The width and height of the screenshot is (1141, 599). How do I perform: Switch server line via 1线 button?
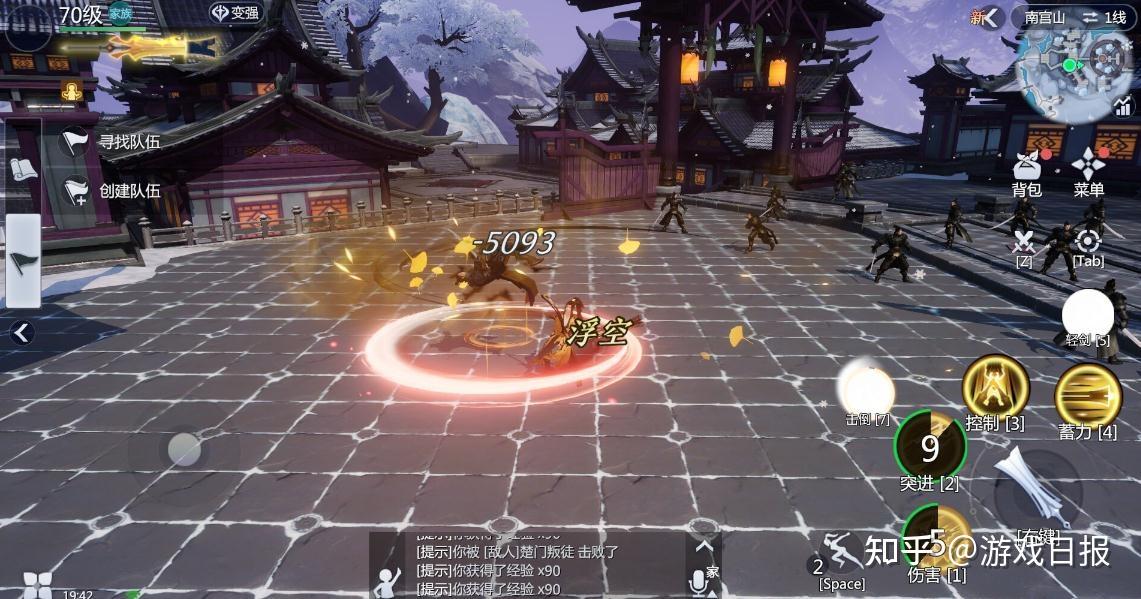pos(1103,17)
